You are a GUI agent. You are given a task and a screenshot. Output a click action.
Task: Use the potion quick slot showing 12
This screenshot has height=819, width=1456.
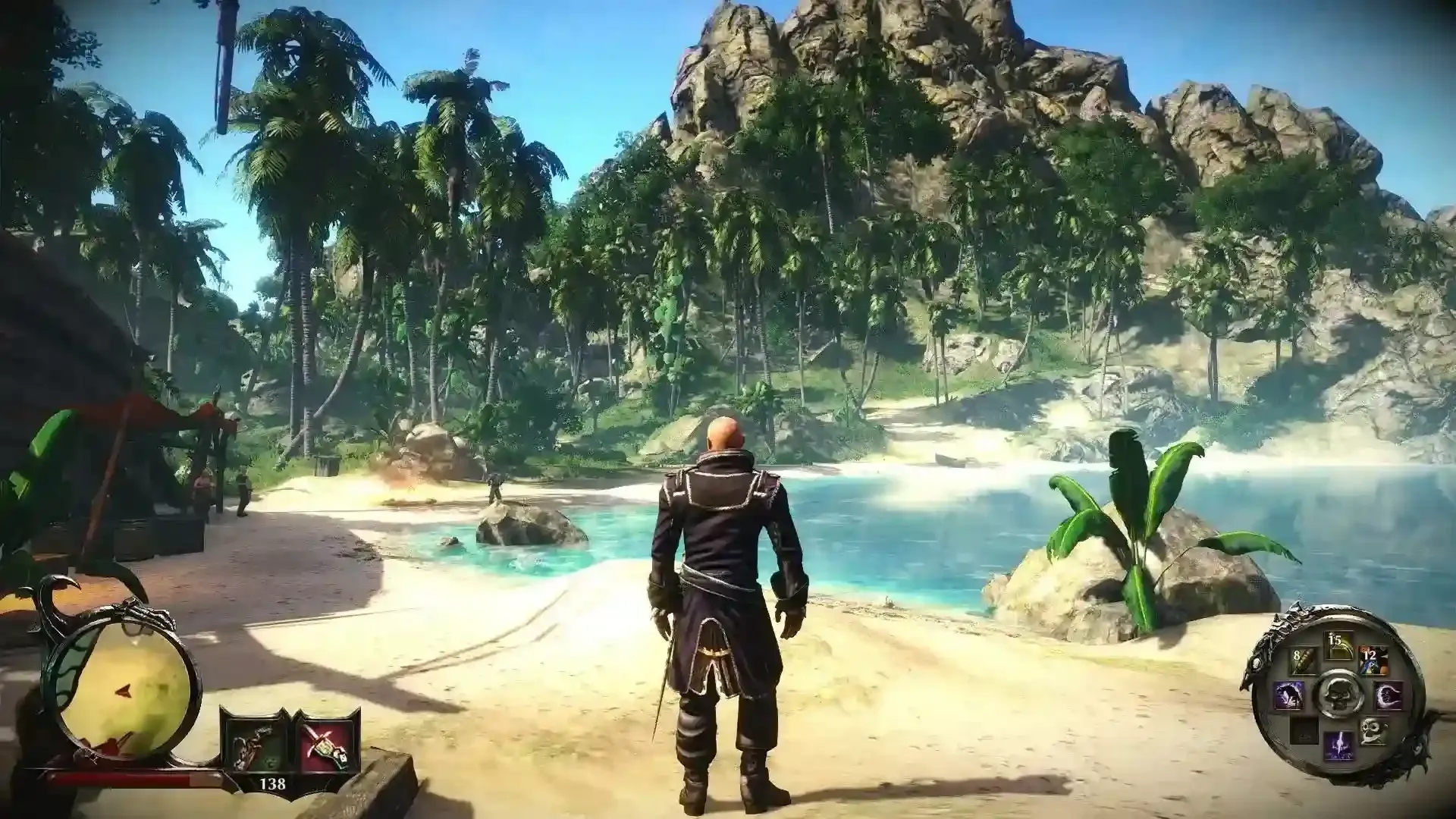(1373, 658)
